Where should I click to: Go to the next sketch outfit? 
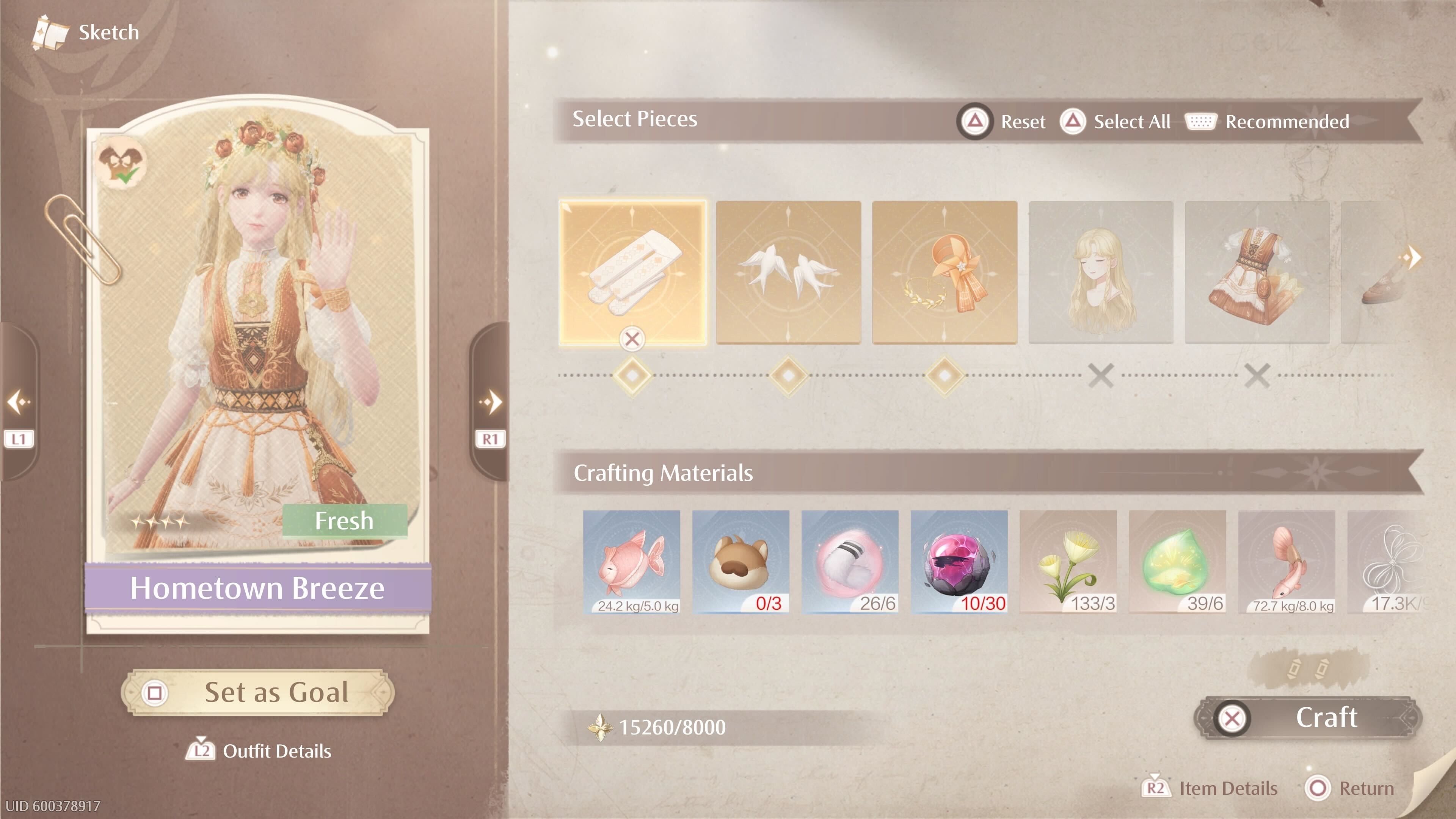[x=490, y=402]
